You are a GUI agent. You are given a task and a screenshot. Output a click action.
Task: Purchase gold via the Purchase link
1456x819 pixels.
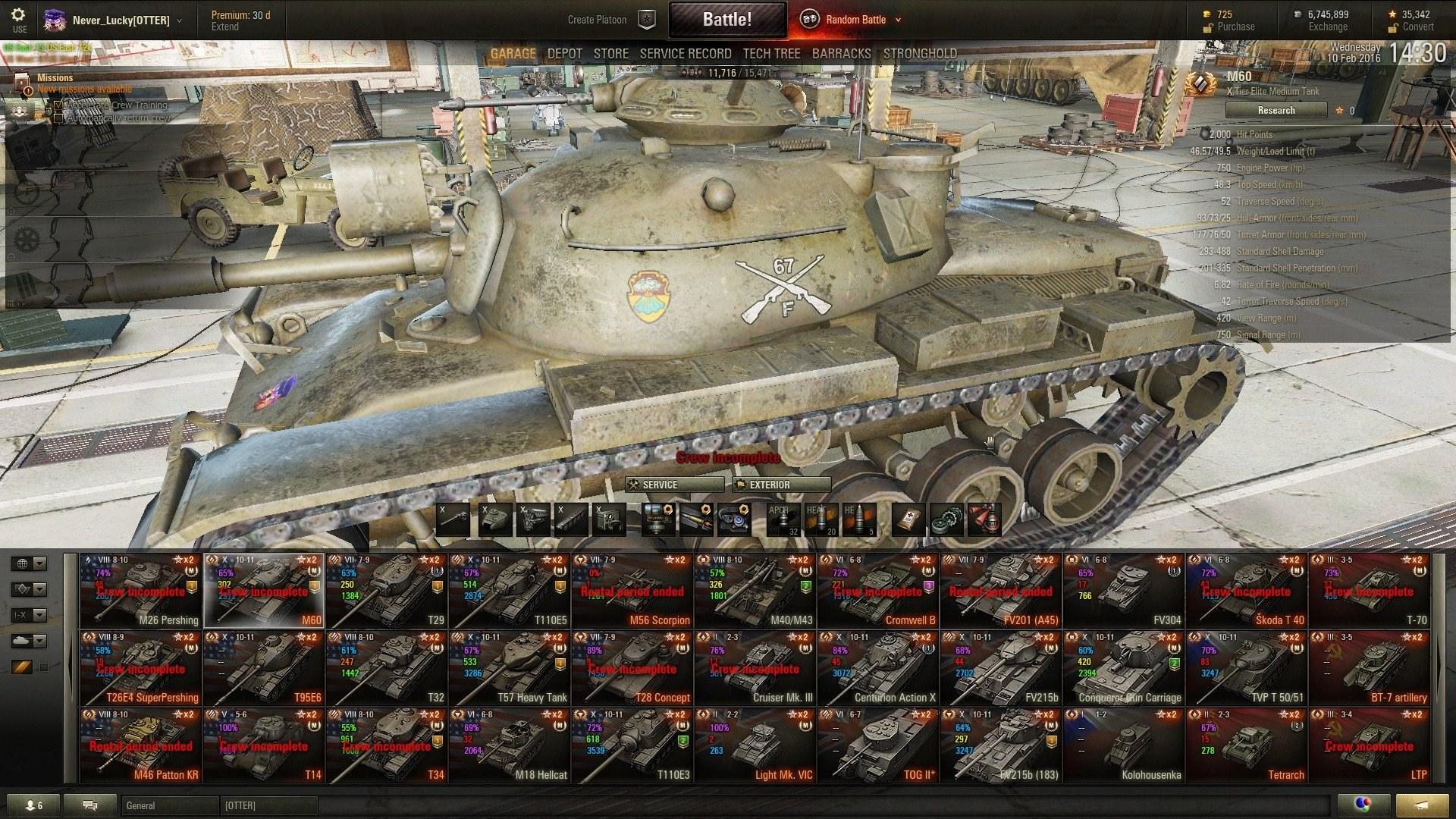click(x=1235, y=27)
